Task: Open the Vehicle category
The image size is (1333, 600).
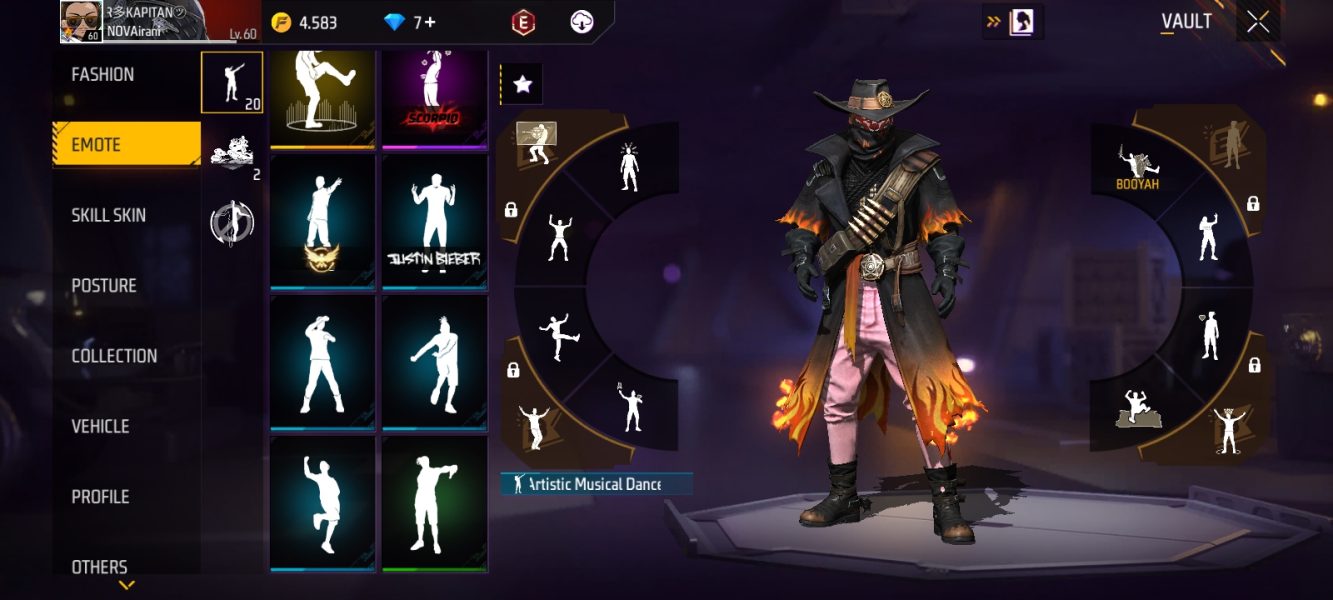Action: tap(100, 426)
